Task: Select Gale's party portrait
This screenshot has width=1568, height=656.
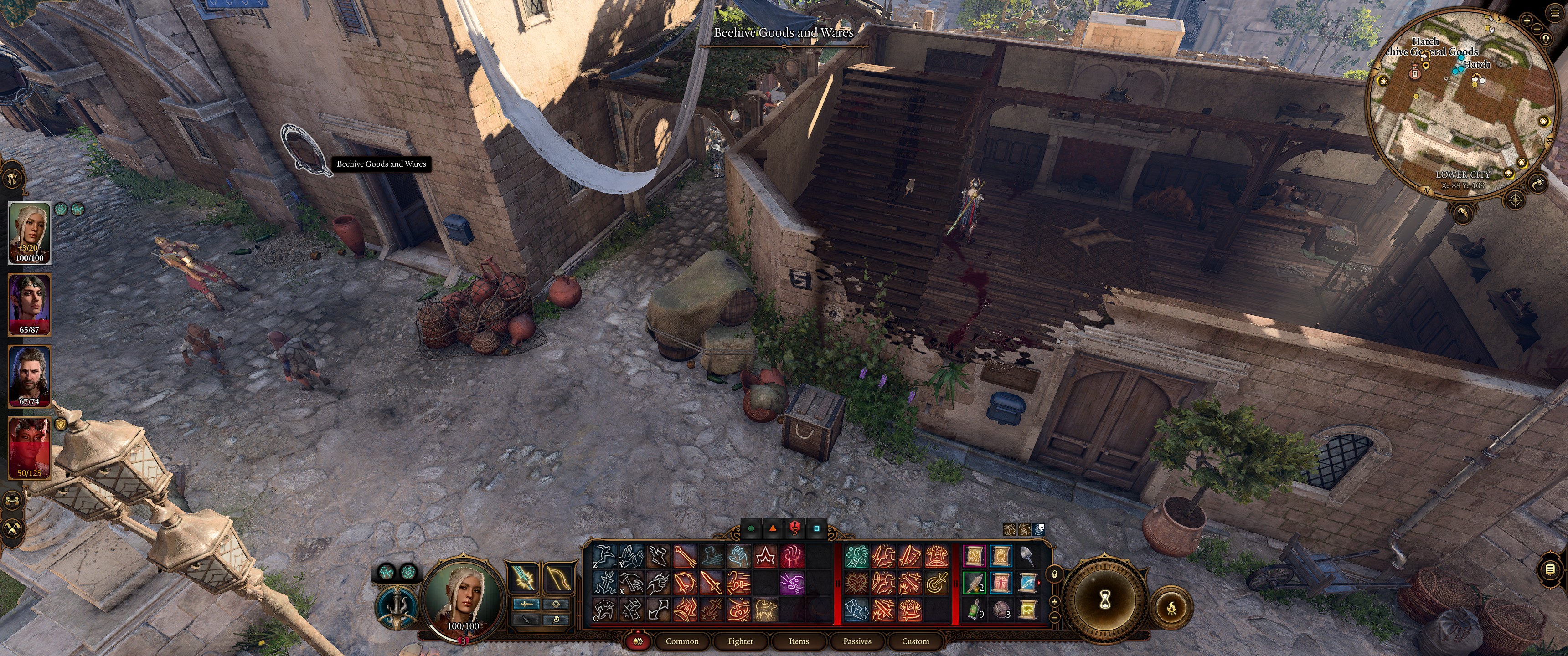Action: click(x=29, y=375)
